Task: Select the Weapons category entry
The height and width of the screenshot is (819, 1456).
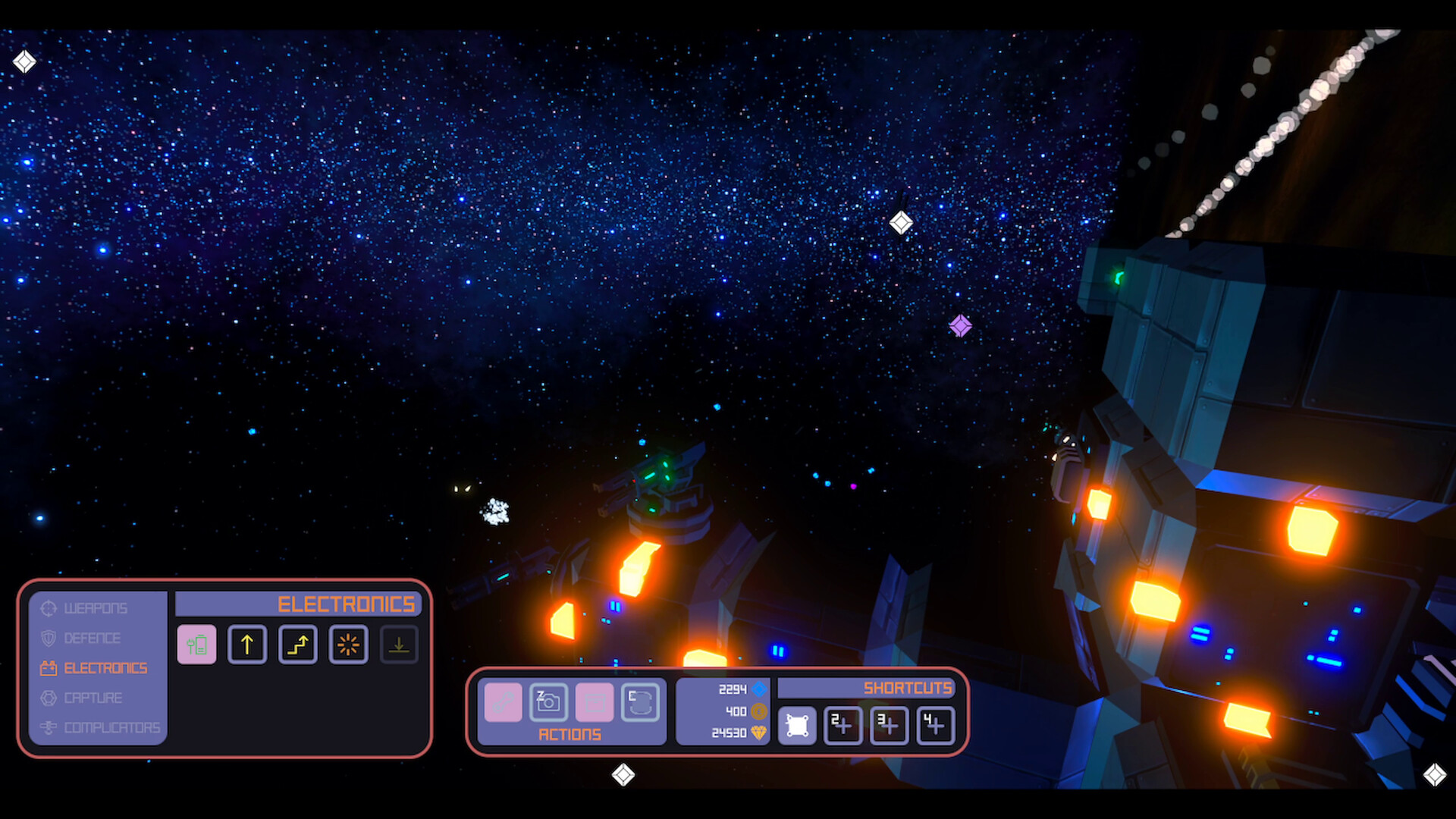Action: [x=96, y=608]
